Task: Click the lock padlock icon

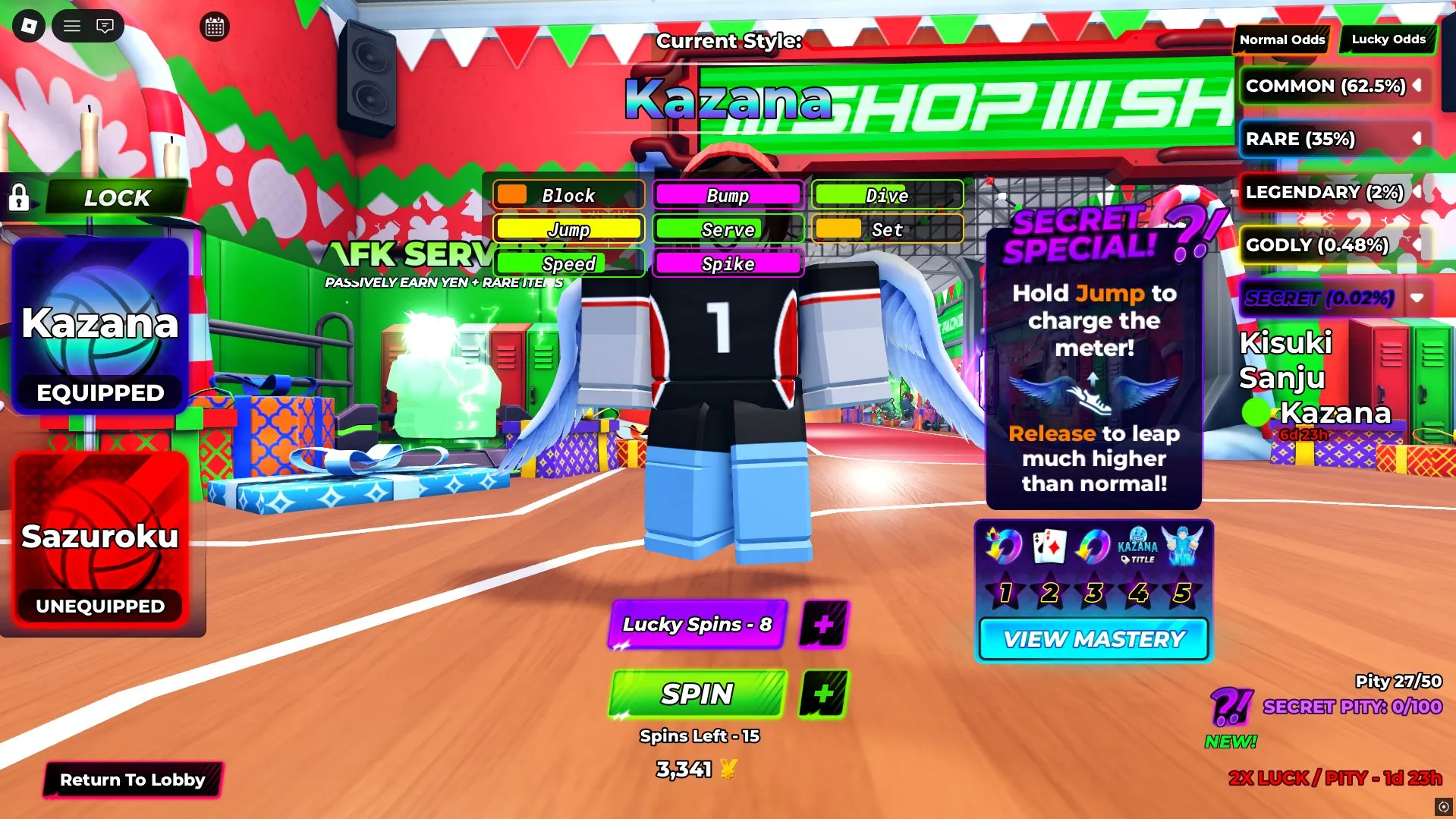Action: point(19,198)
